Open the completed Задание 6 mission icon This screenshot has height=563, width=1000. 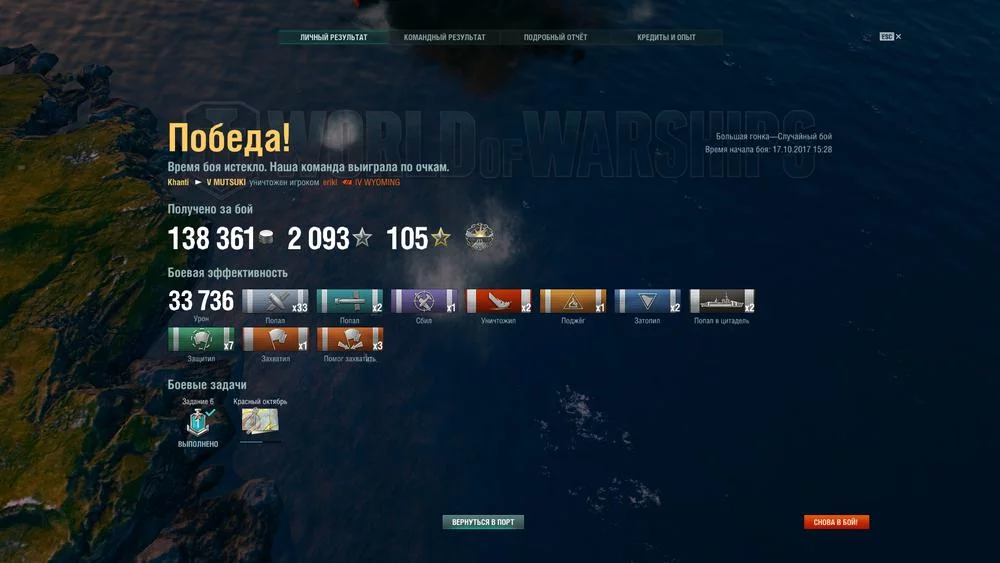(198, 421)
